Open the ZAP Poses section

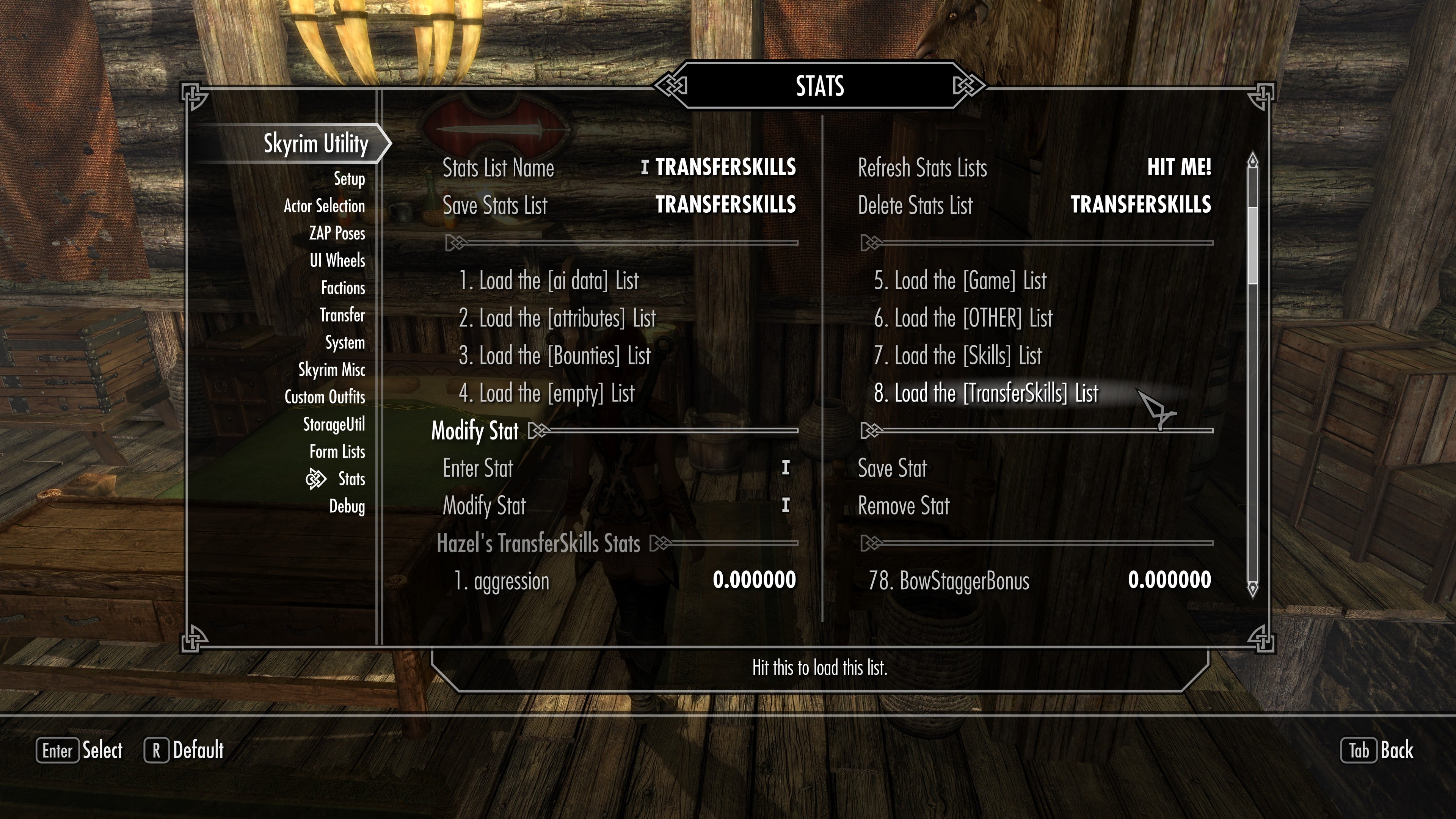[x=337, y=233]
